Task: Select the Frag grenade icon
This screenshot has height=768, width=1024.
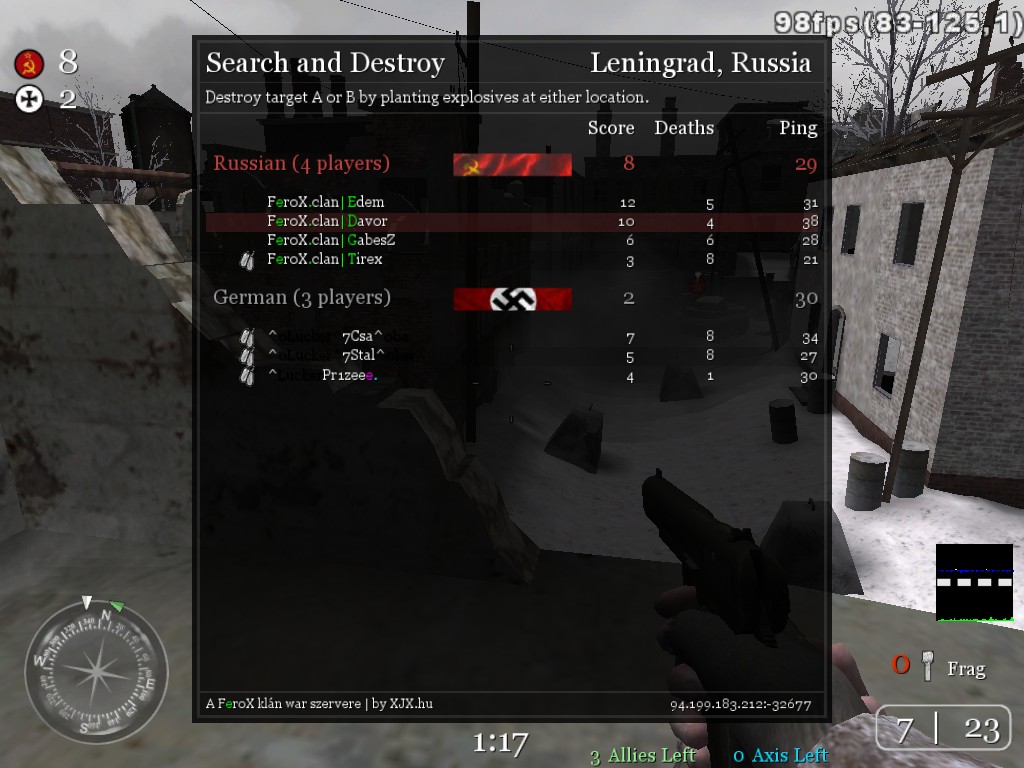Action: pos(928,667)
